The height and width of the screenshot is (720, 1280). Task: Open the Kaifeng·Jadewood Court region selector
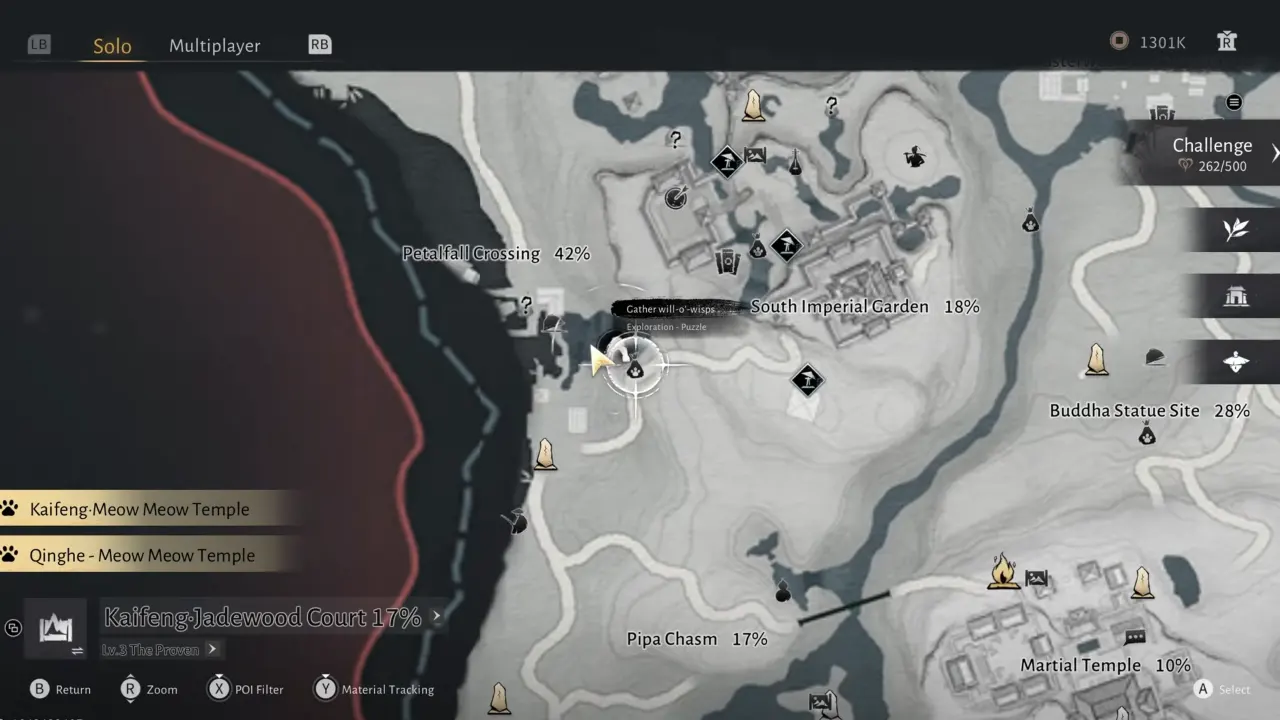(262, 618)
